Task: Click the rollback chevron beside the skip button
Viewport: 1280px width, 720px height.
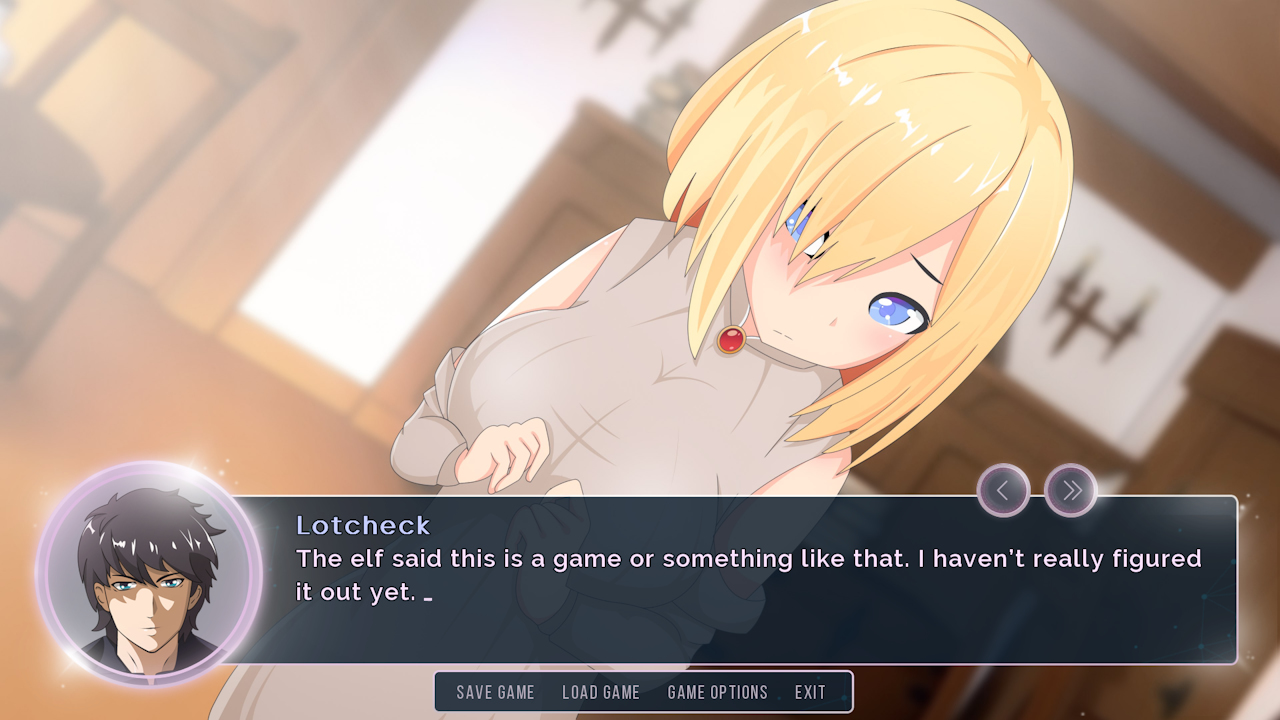Action: [x=1004, y=491]
